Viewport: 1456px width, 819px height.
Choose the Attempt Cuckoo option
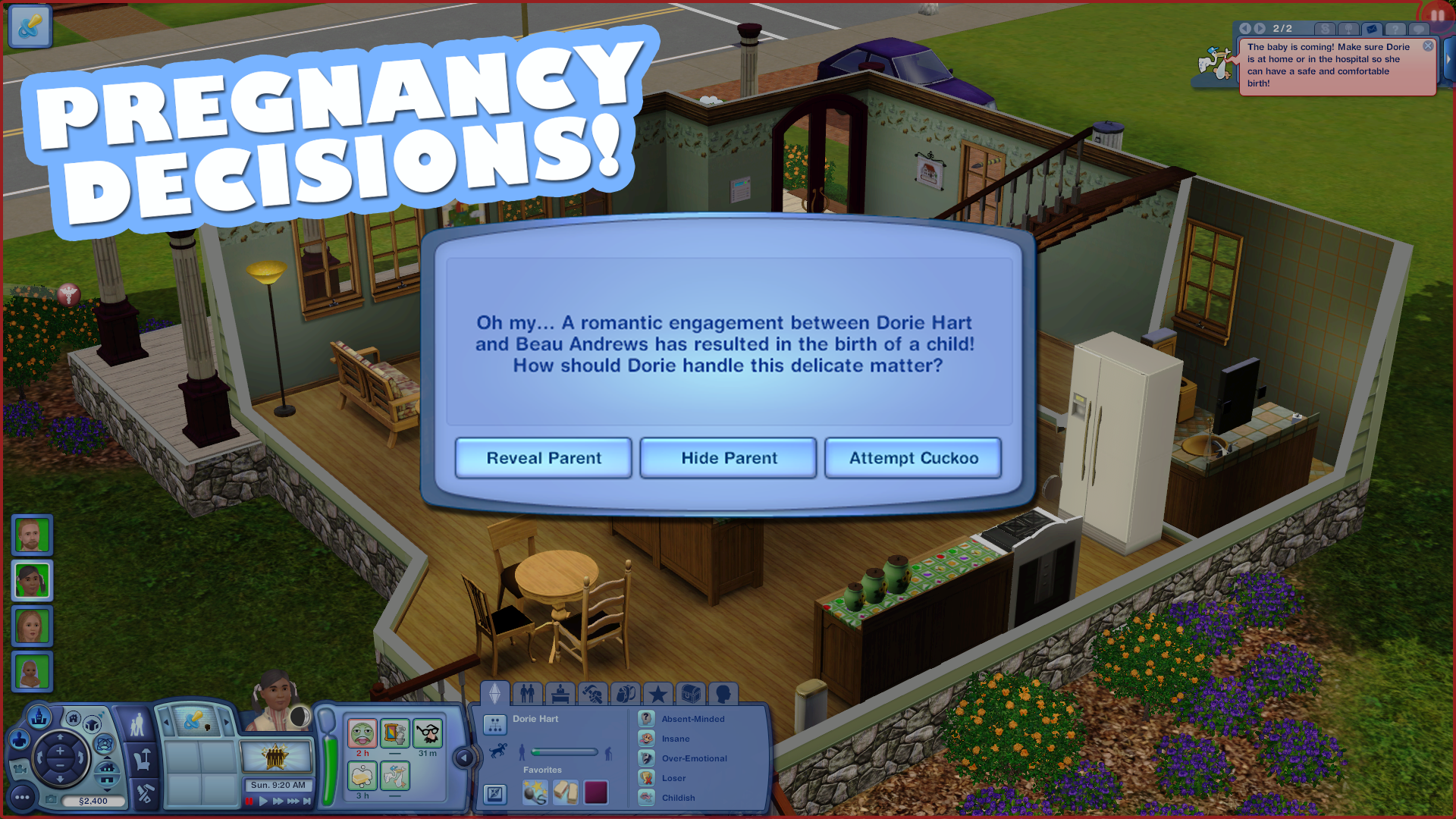click(x=912, y=457)
